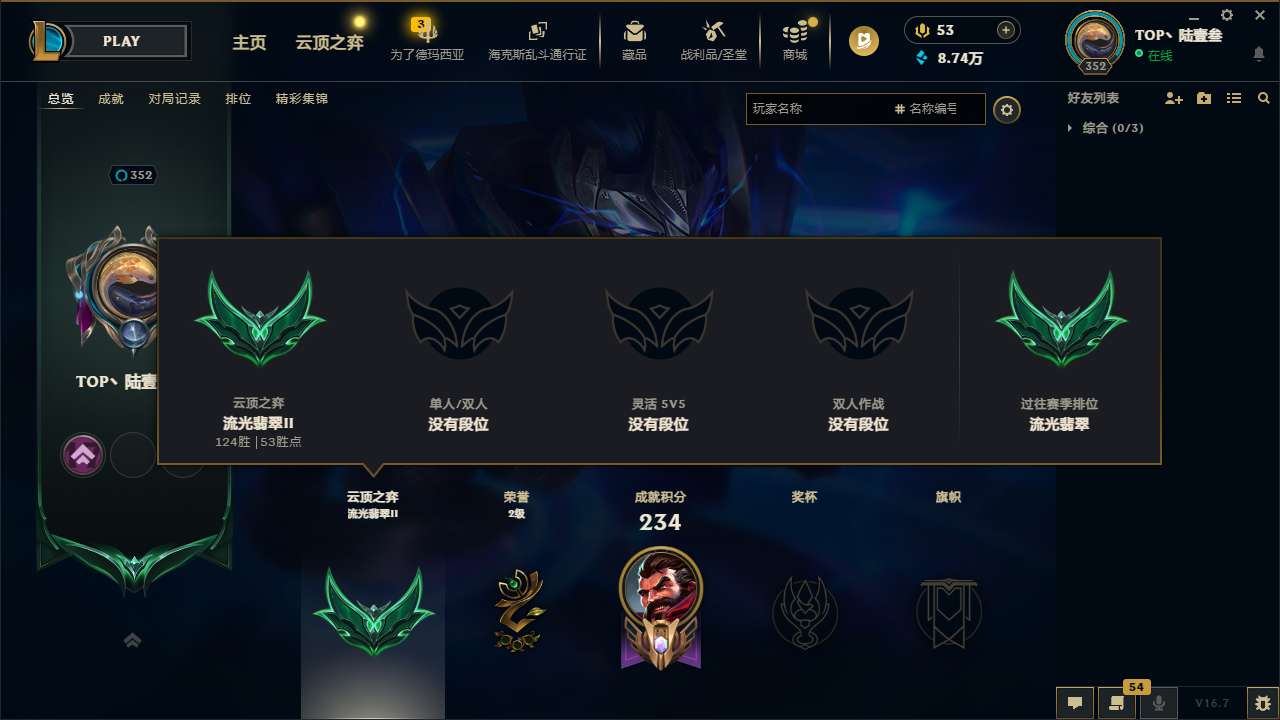Toggle the voice chat microphone
The image size is (1280, 720).
(1158, 703)
